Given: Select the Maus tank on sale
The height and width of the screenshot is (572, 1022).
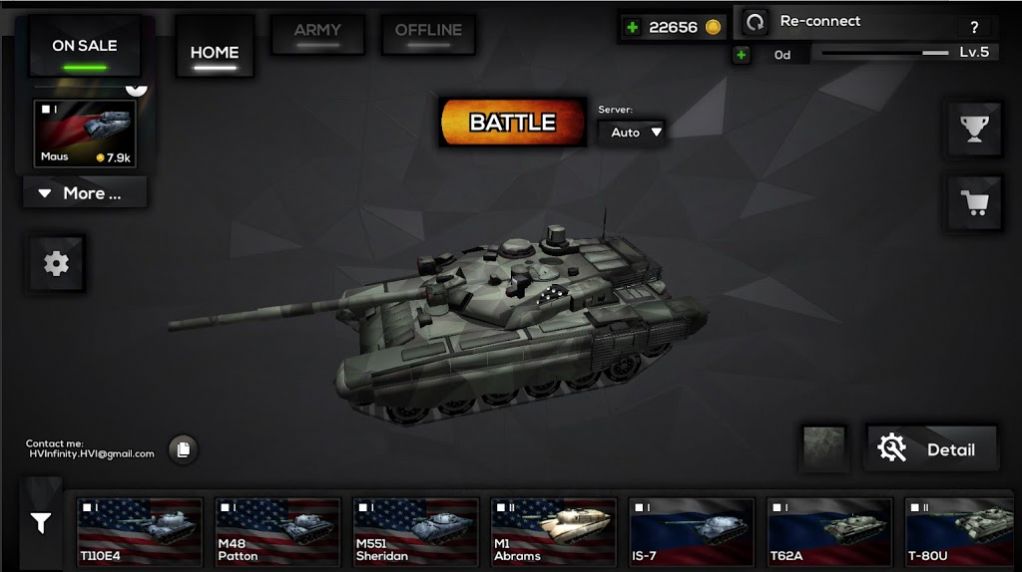Looking at the screenshot, I should pos(86,134).
